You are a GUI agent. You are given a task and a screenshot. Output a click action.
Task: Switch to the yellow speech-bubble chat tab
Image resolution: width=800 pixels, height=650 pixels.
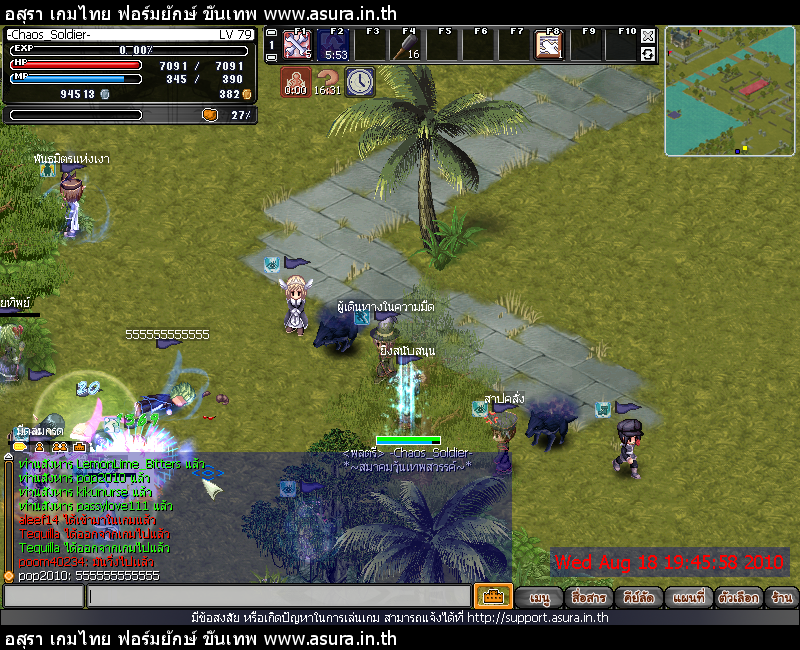[x=19, y=446]
